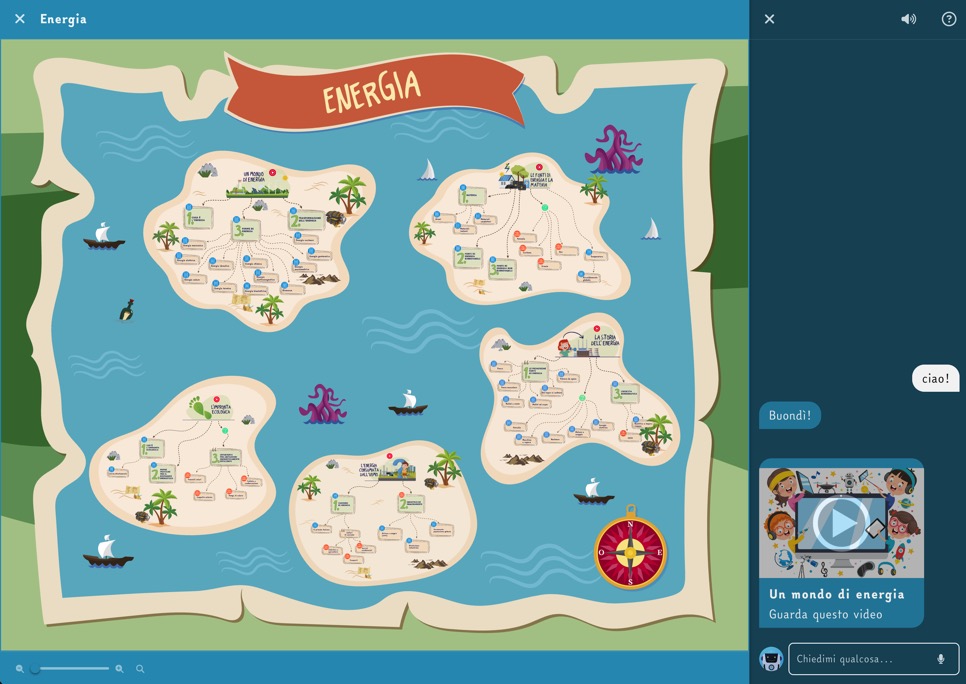Viewport: 966px width, 684px height.
Task: Reset zoom with the plain magnifier icon
Action: (x=140, y=669)
